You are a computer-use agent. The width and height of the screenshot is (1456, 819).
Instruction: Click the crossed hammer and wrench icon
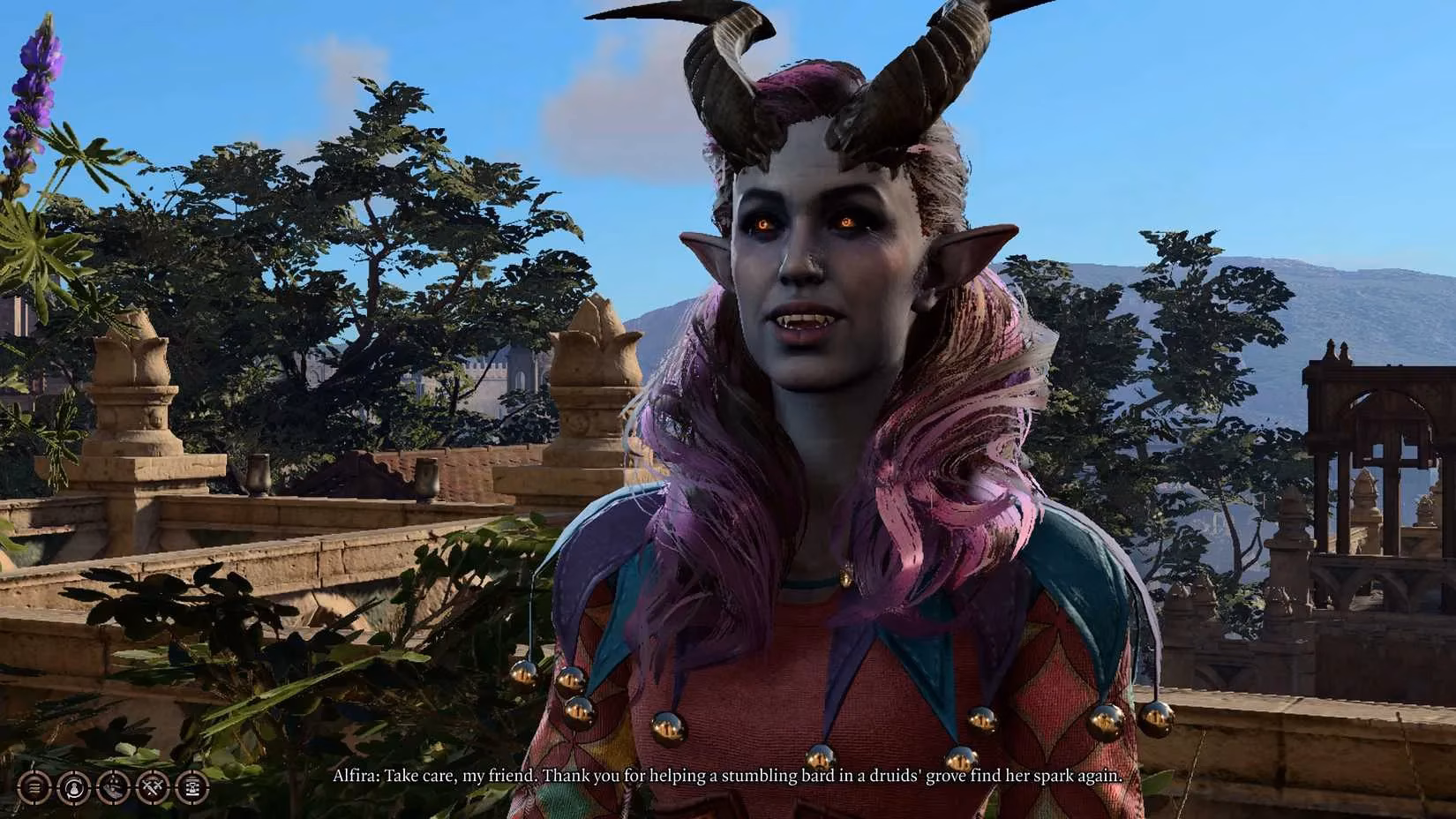click(x=152, y=787)
